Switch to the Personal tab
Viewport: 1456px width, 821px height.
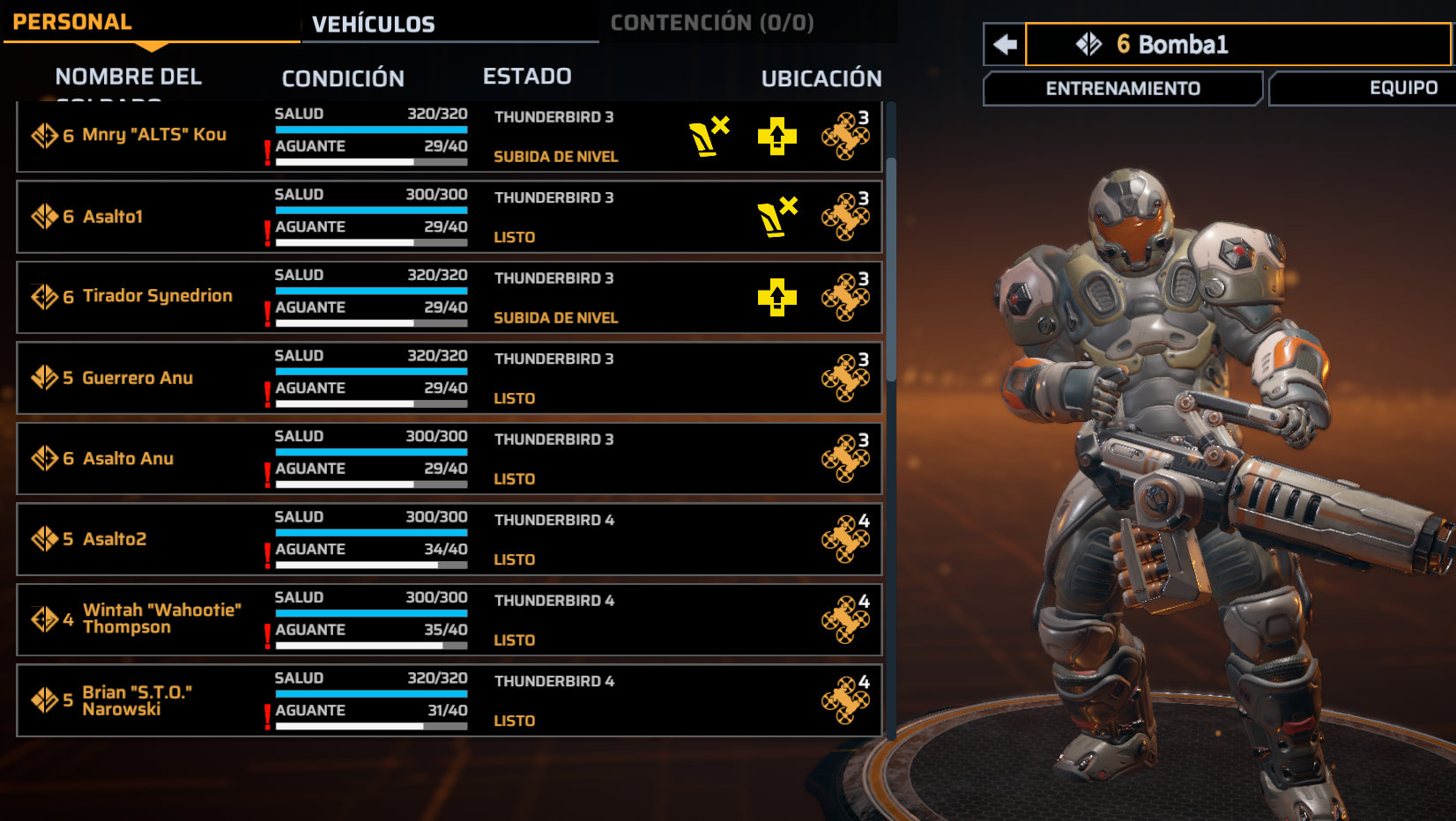click(x=72, y=22)
